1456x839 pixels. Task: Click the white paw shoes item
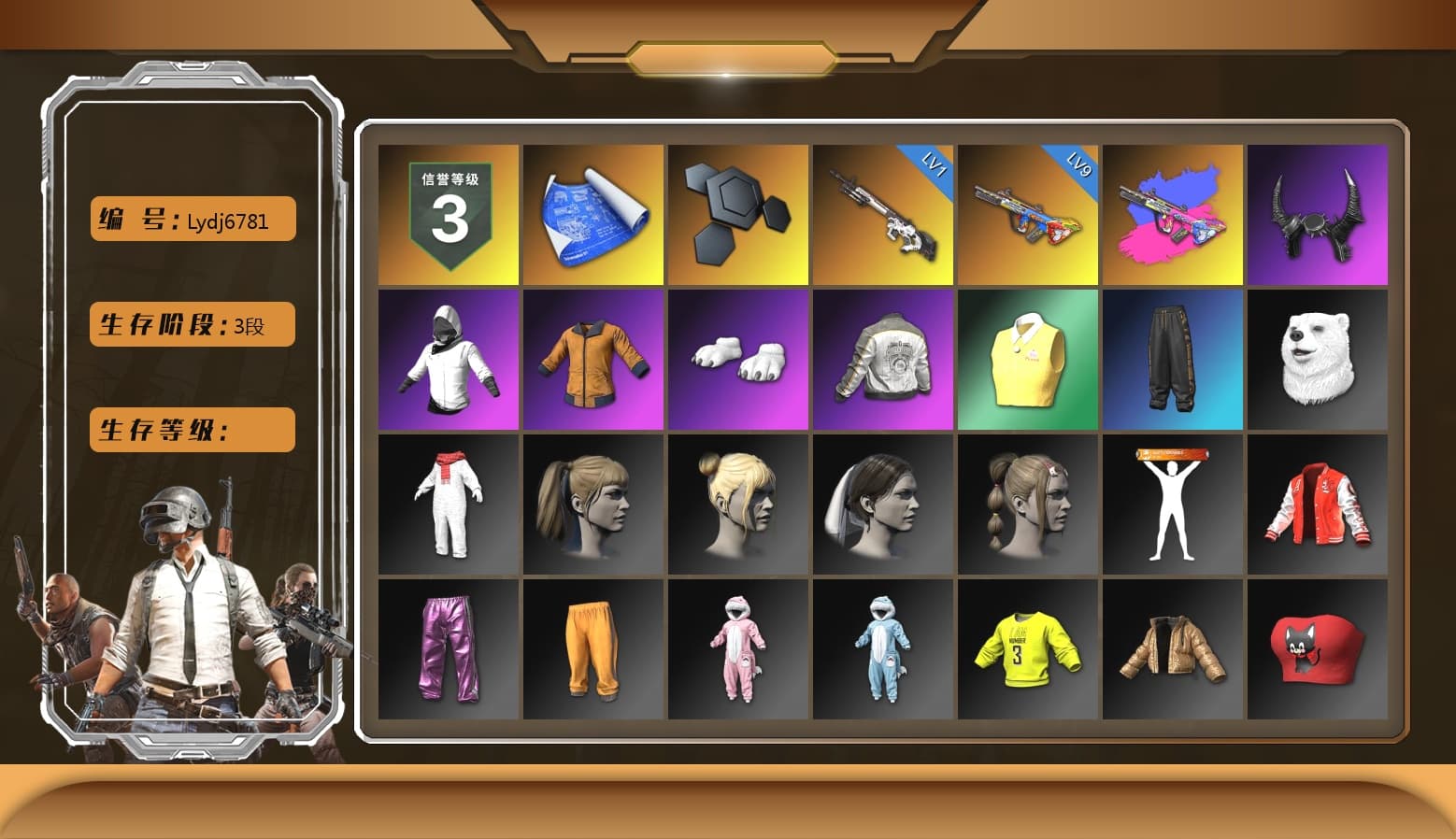point(736,359)
